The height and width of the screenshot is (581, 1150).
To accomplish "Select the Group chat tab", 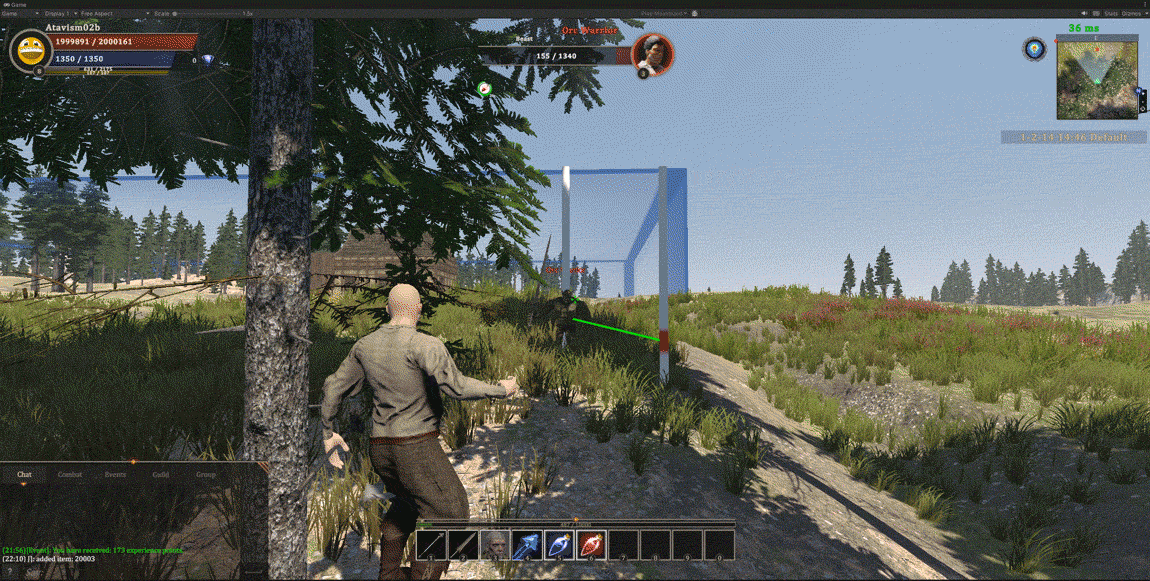I will tap(206, 474).
